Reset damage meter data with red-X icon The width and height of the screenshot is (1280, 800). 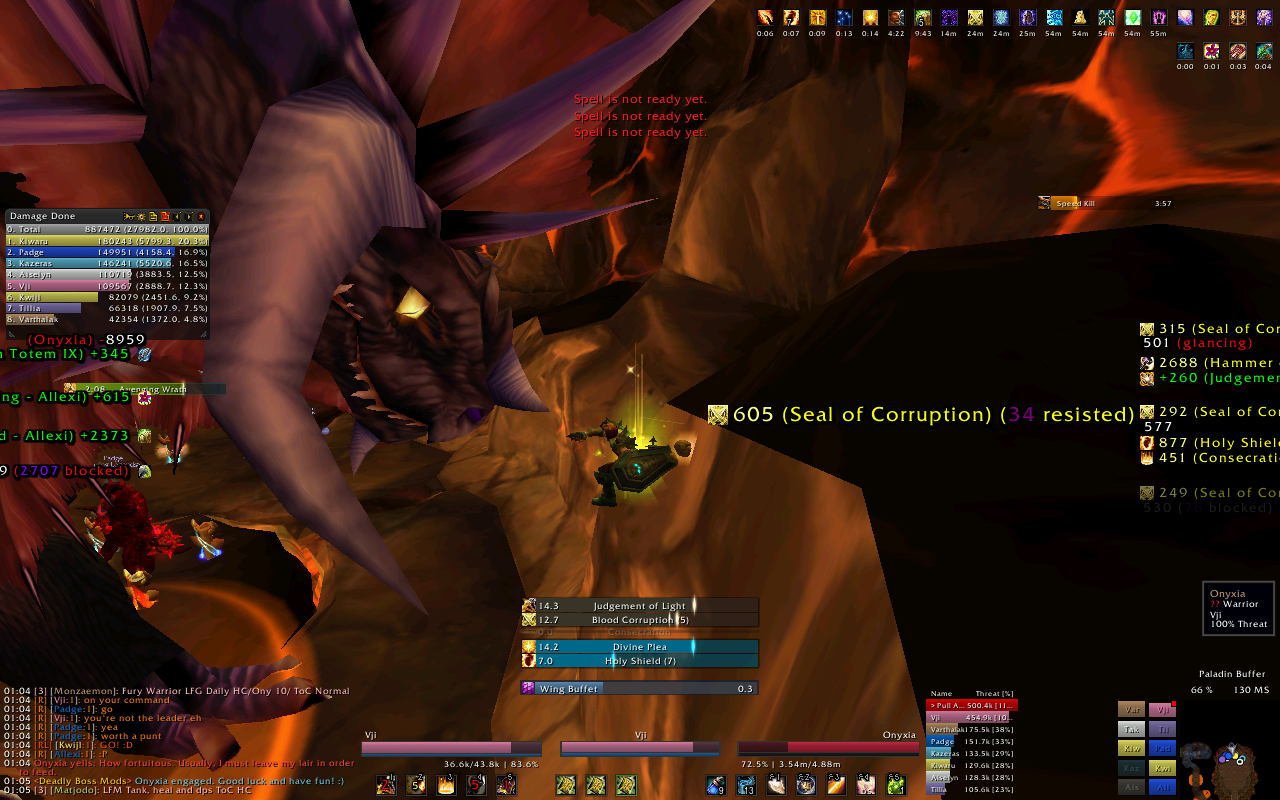coord(165,216)
